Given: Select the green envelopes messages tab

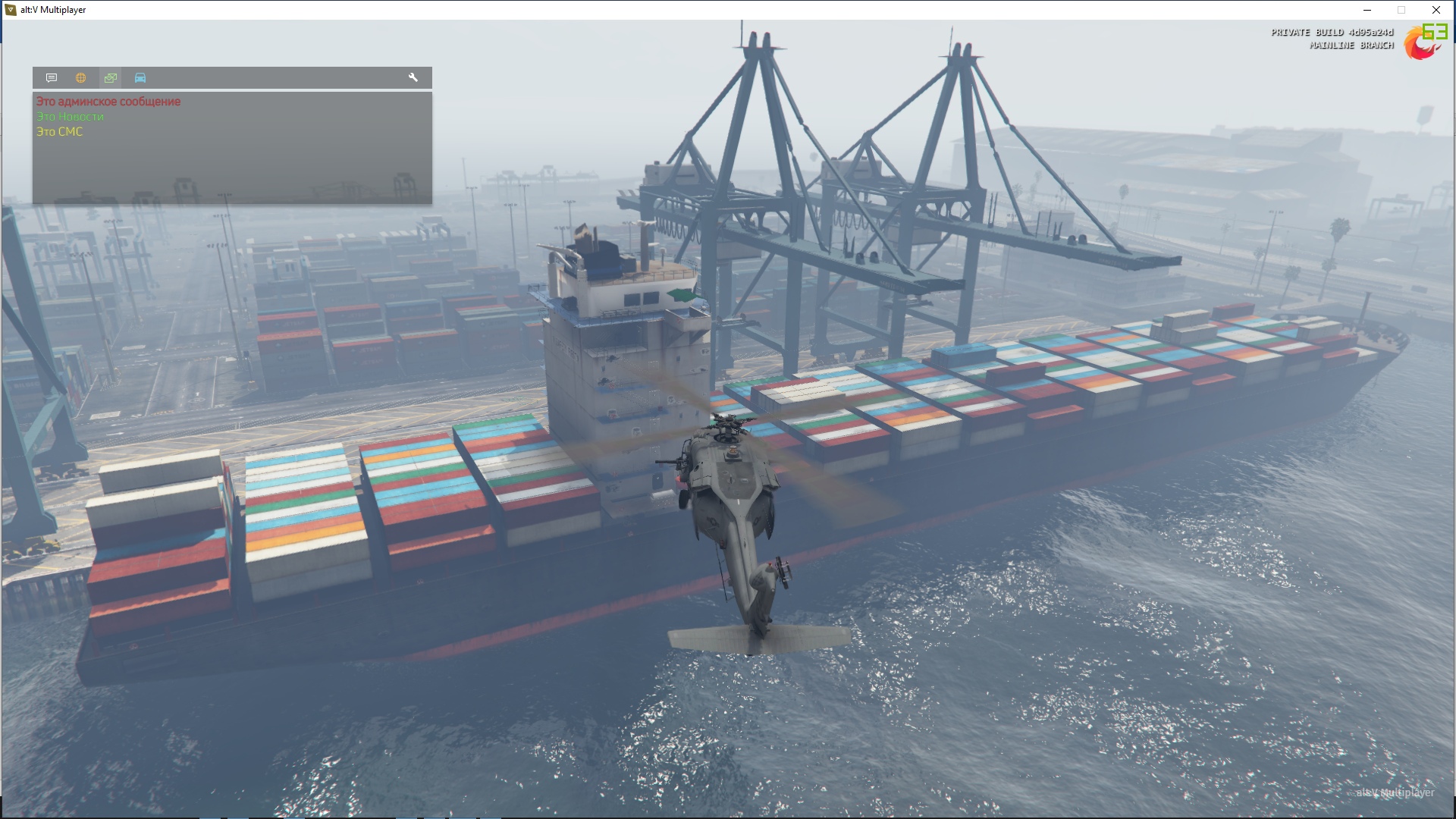Looking at the screenshot, I should pos(111,78).
